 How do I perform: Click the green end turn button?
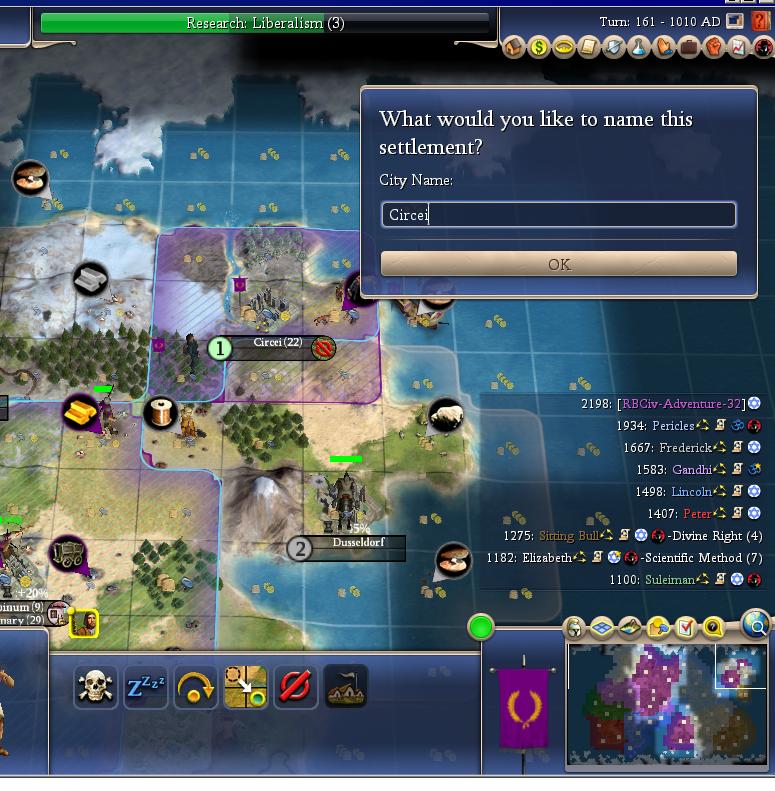coord(481,628)
